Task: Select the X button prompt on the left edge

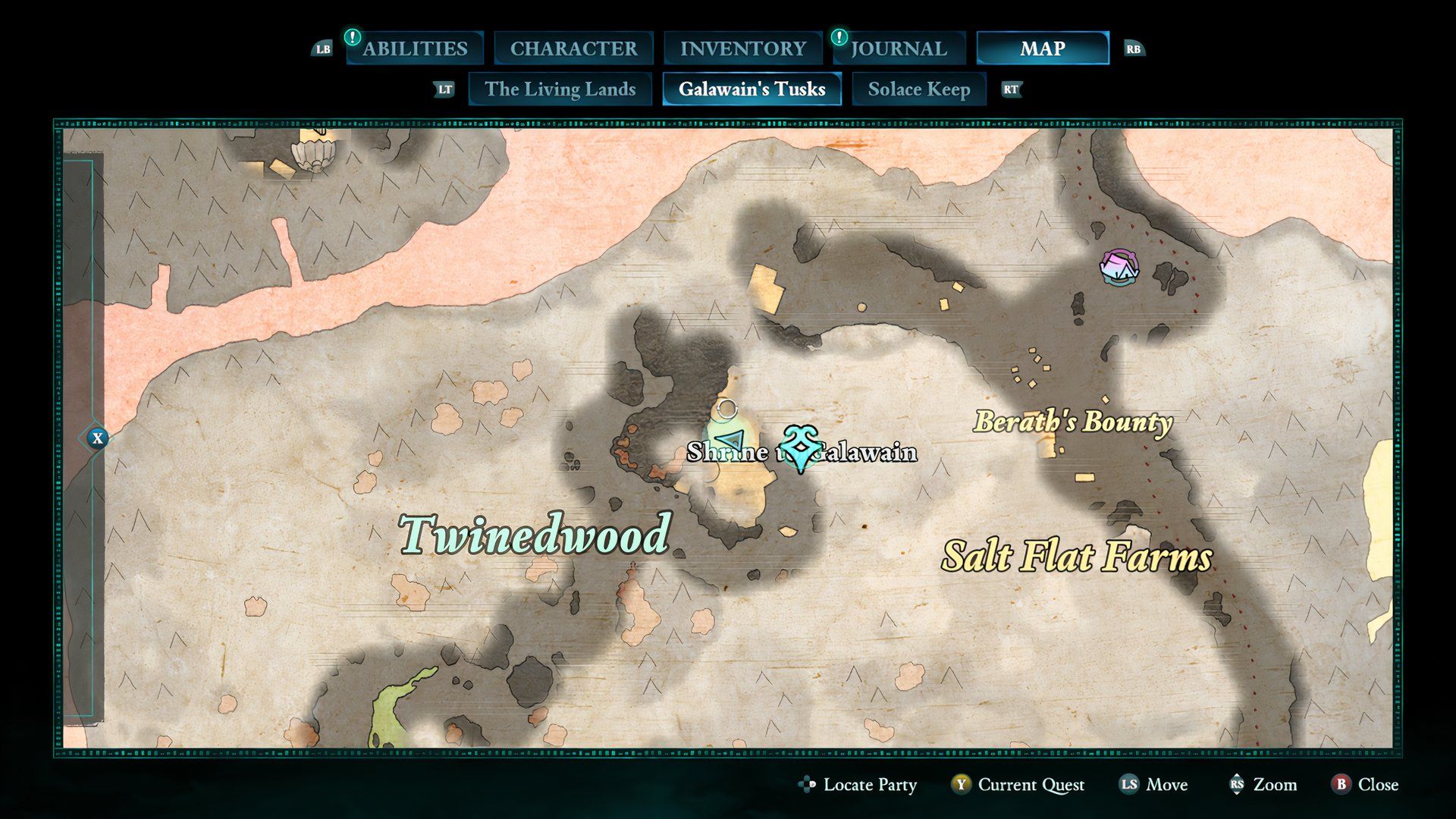Action: (x=97, y=438)
